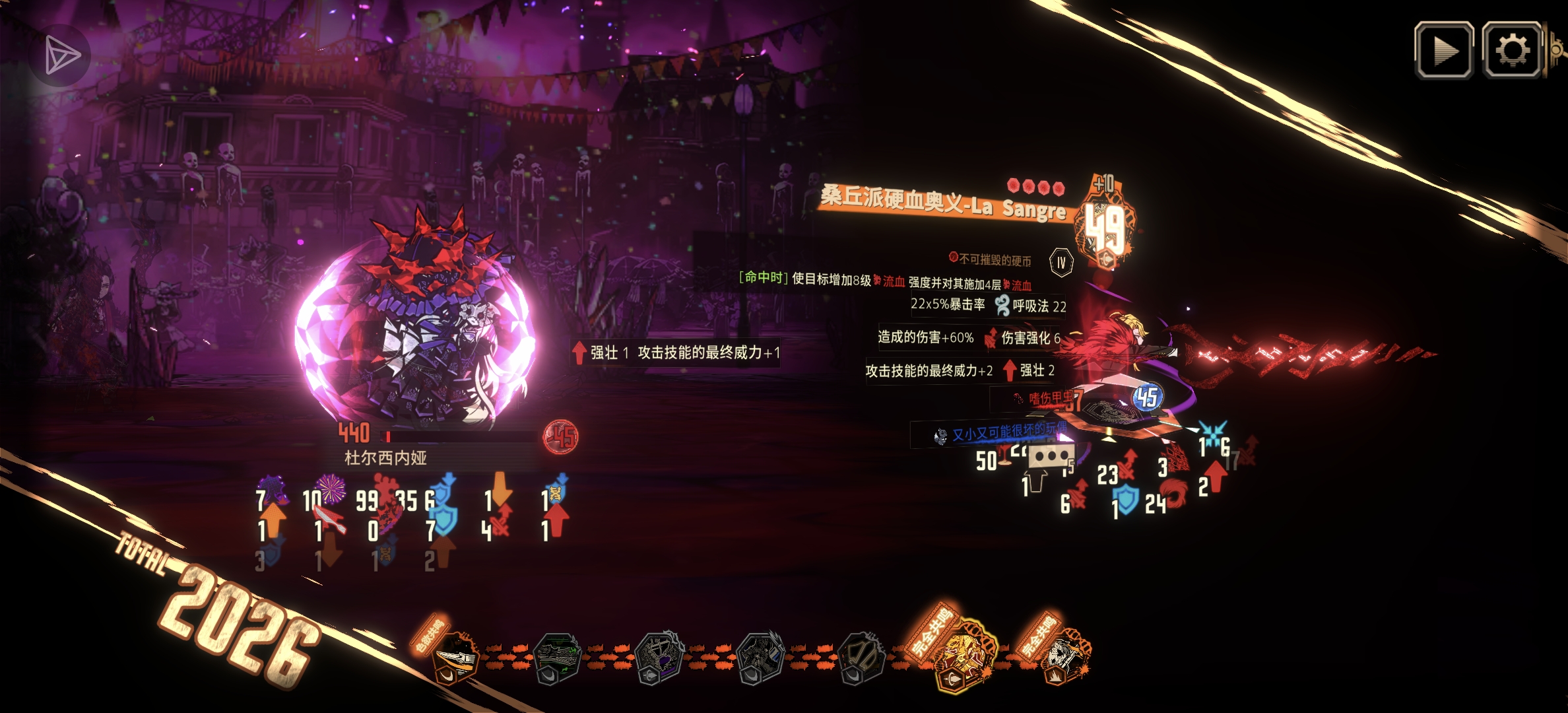1568x713 pixels.
Task: Click the 桑丘派硬血奥义-La Sangre skill banner
Action: pos(944,203)
